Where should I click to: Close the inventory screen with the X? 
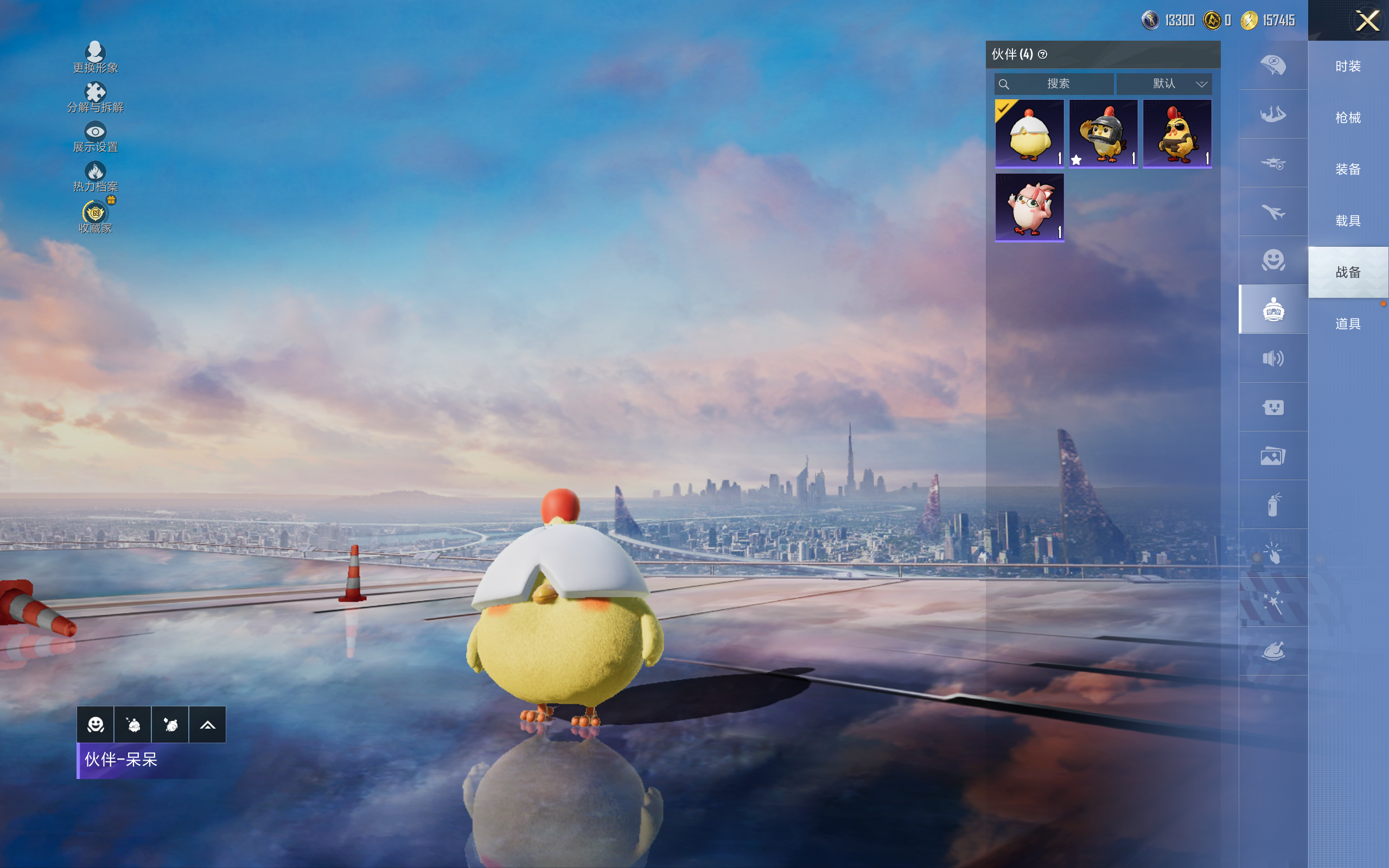point(1367,21)
